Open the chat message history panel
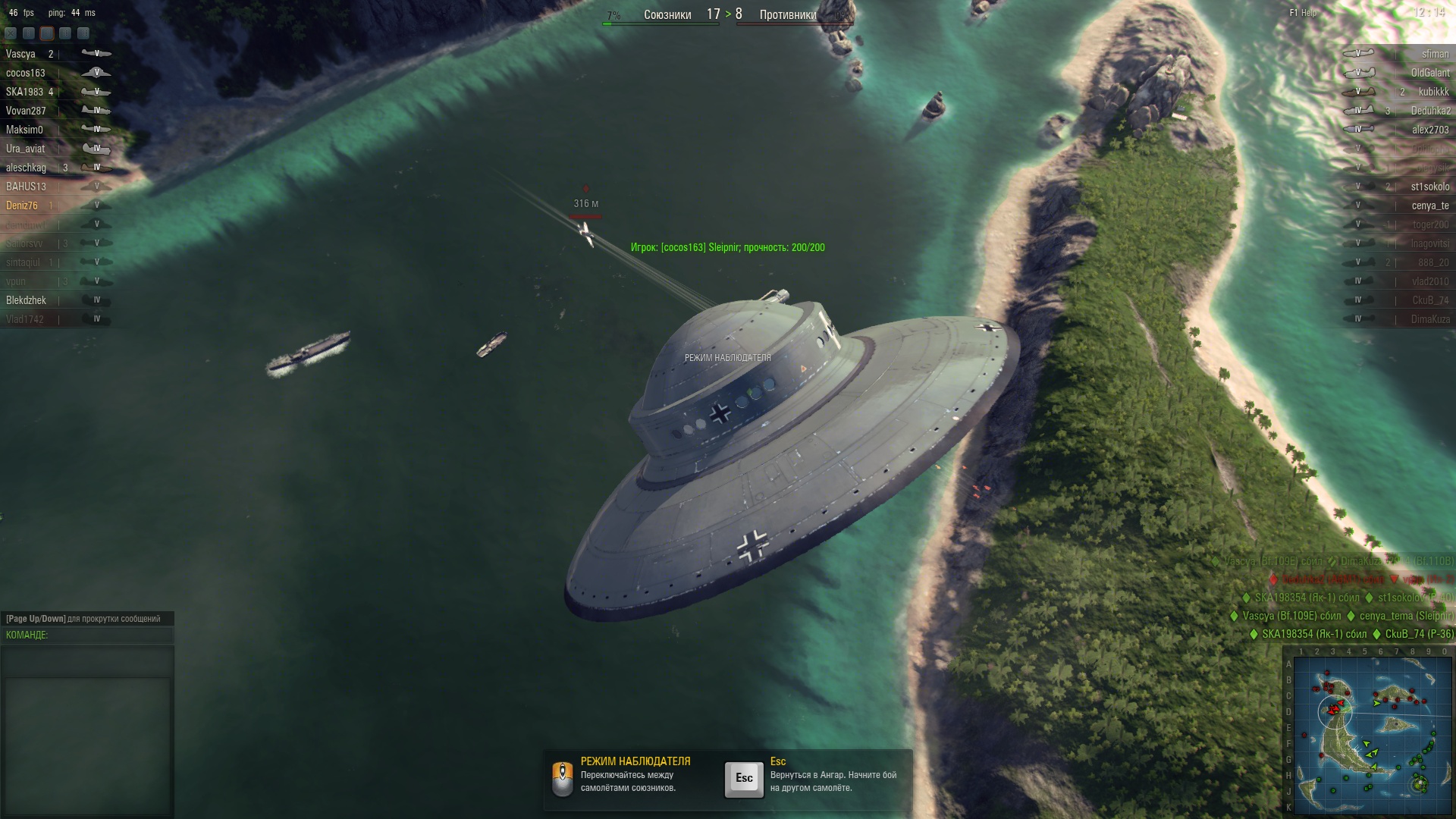 point(87,732)
